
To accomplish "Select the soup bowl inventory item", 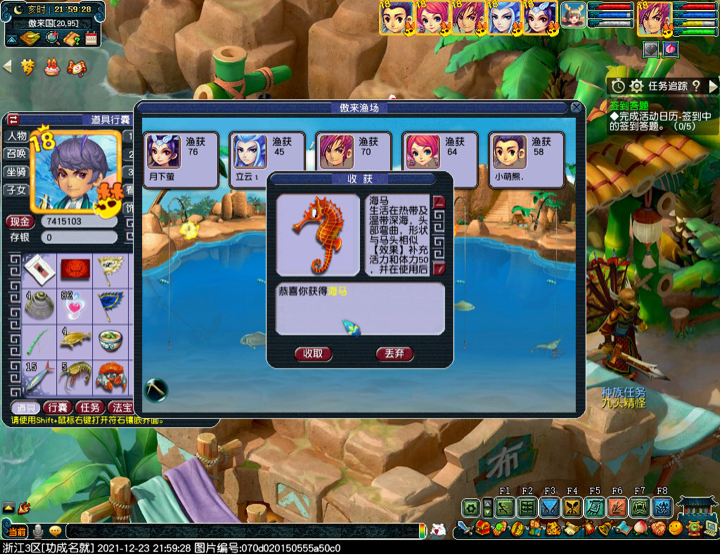I will (x=107, y=339).
